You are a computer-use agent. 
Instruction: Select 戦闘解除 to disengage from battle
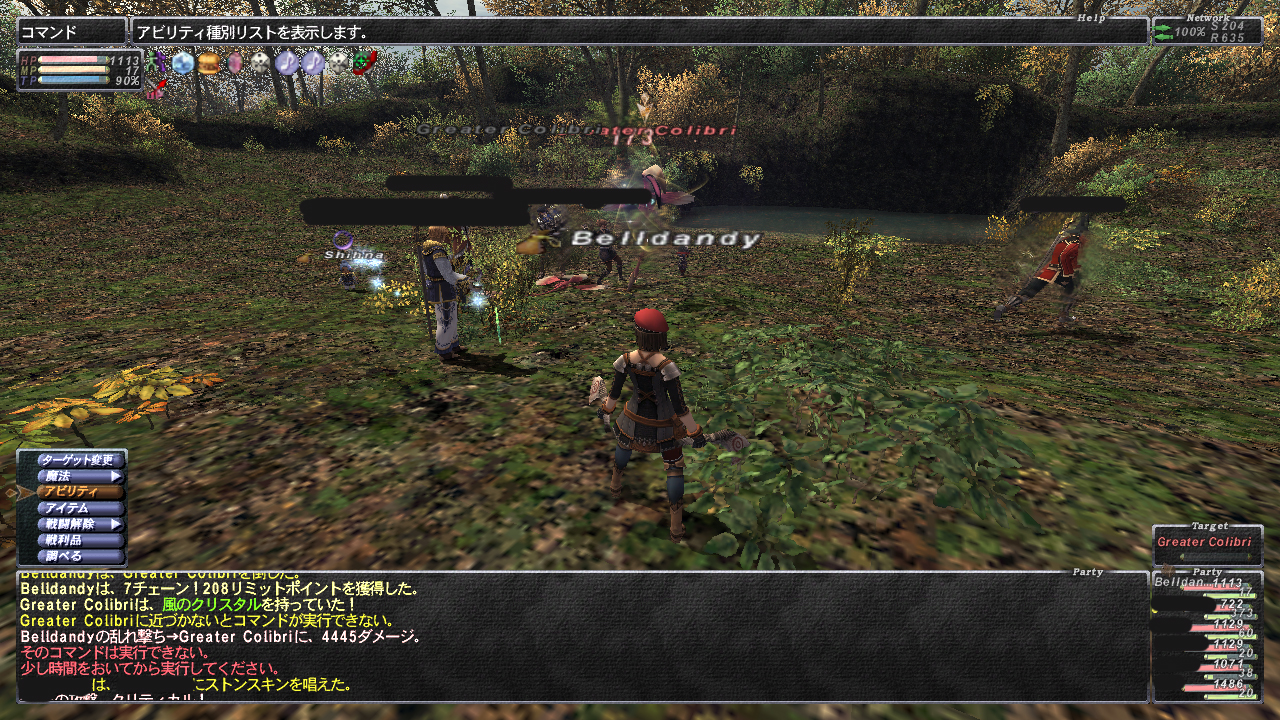[x=82, y=524]
